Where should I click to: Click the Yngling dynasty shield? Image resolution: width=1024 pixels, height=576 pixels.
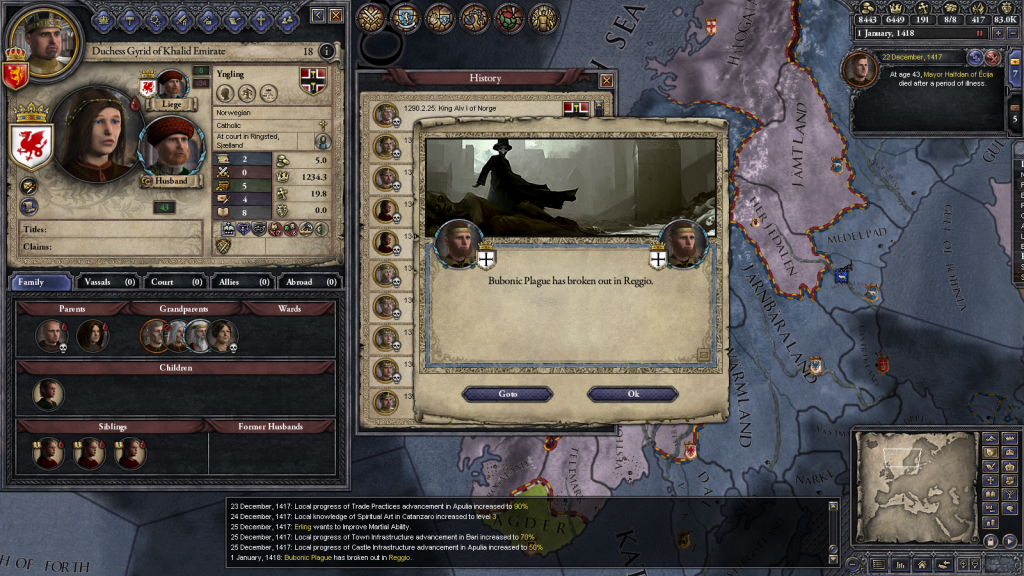313,81
